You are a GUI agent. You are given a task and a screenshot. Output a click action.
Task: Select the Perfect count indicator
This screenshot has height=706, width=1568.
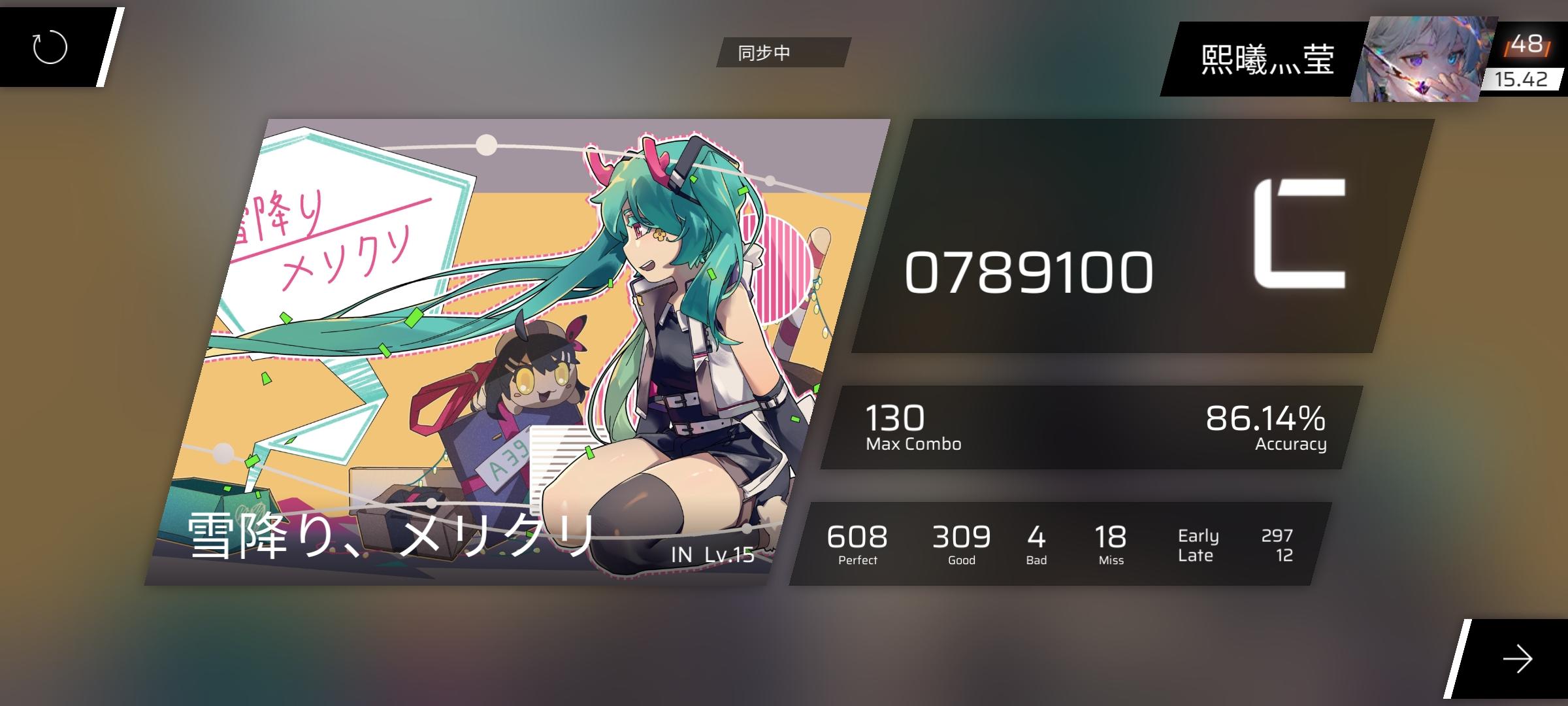pos(858,543)
